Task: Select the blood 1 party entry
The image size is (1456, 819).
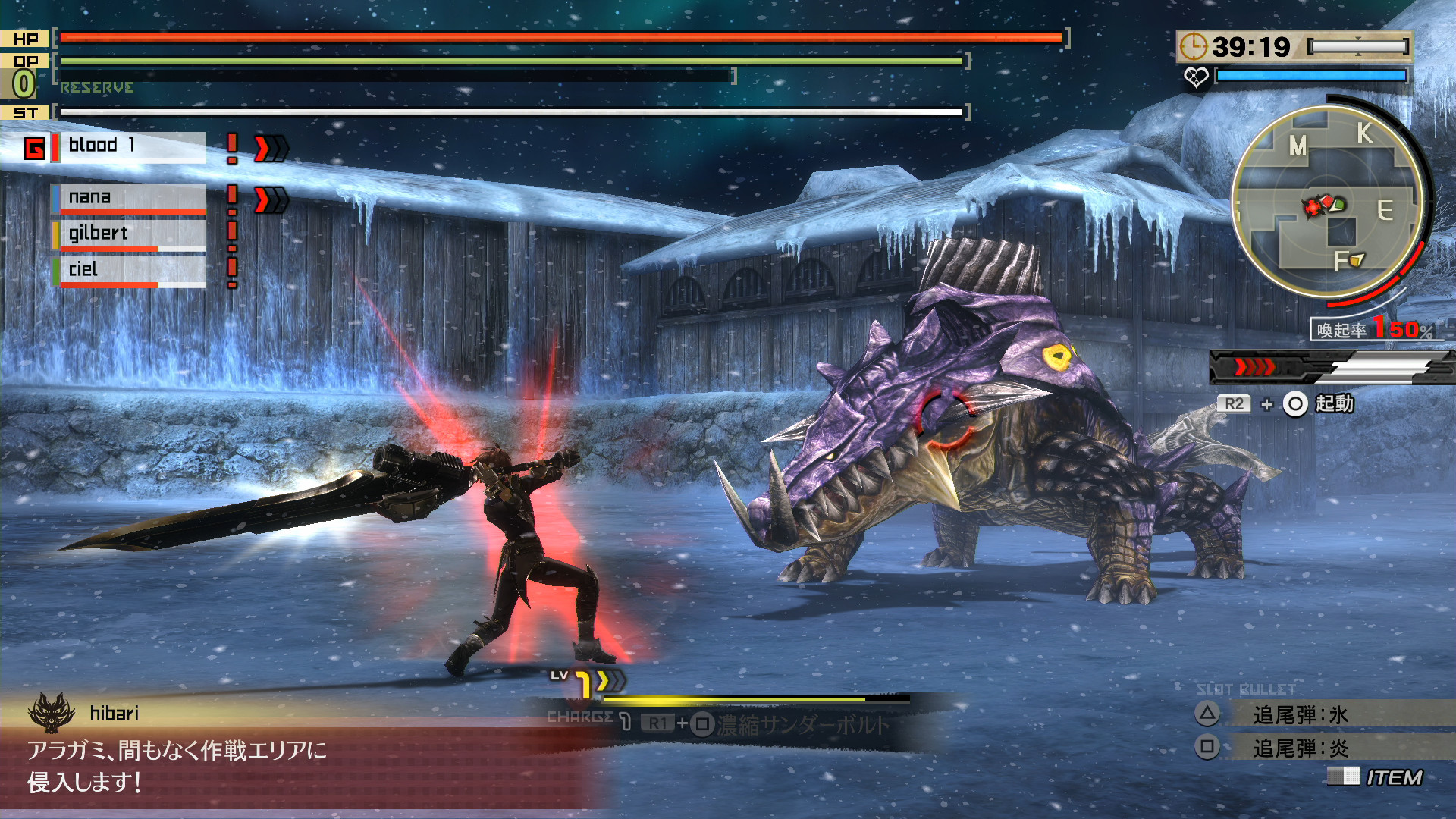Action: 129,146
